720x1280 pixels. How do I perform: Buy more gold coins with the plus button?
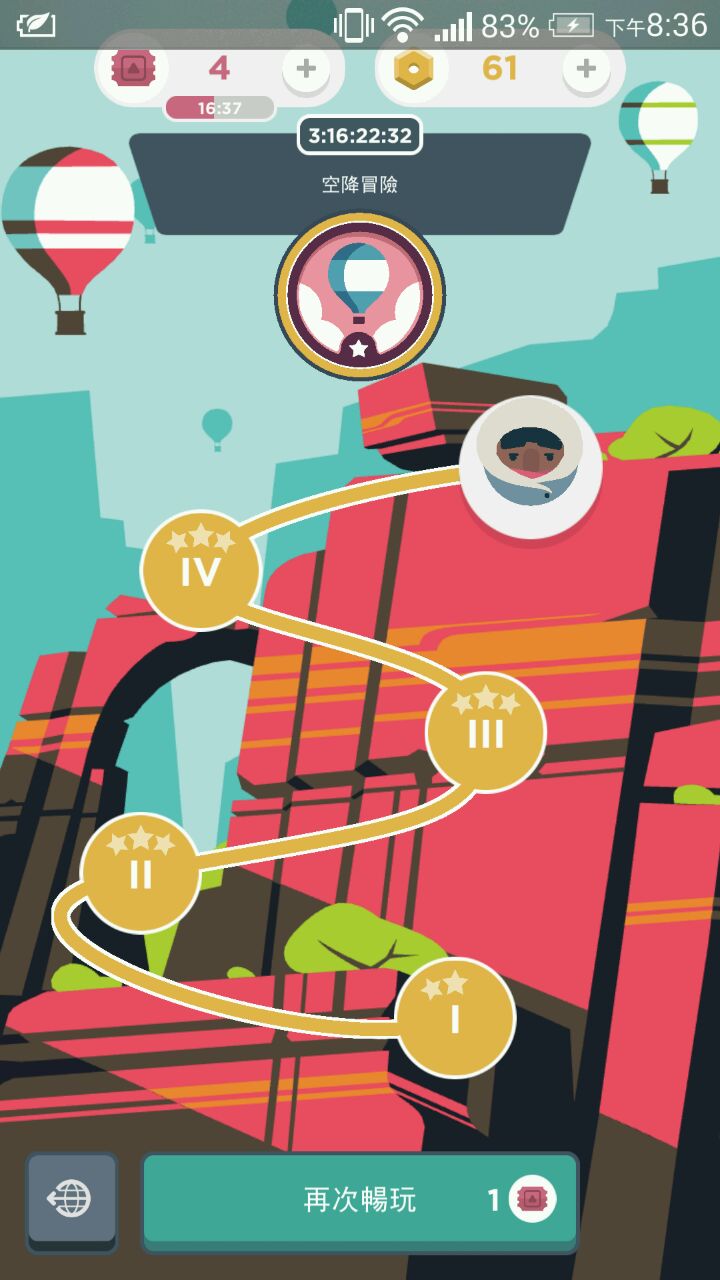(x=586, y=69)
